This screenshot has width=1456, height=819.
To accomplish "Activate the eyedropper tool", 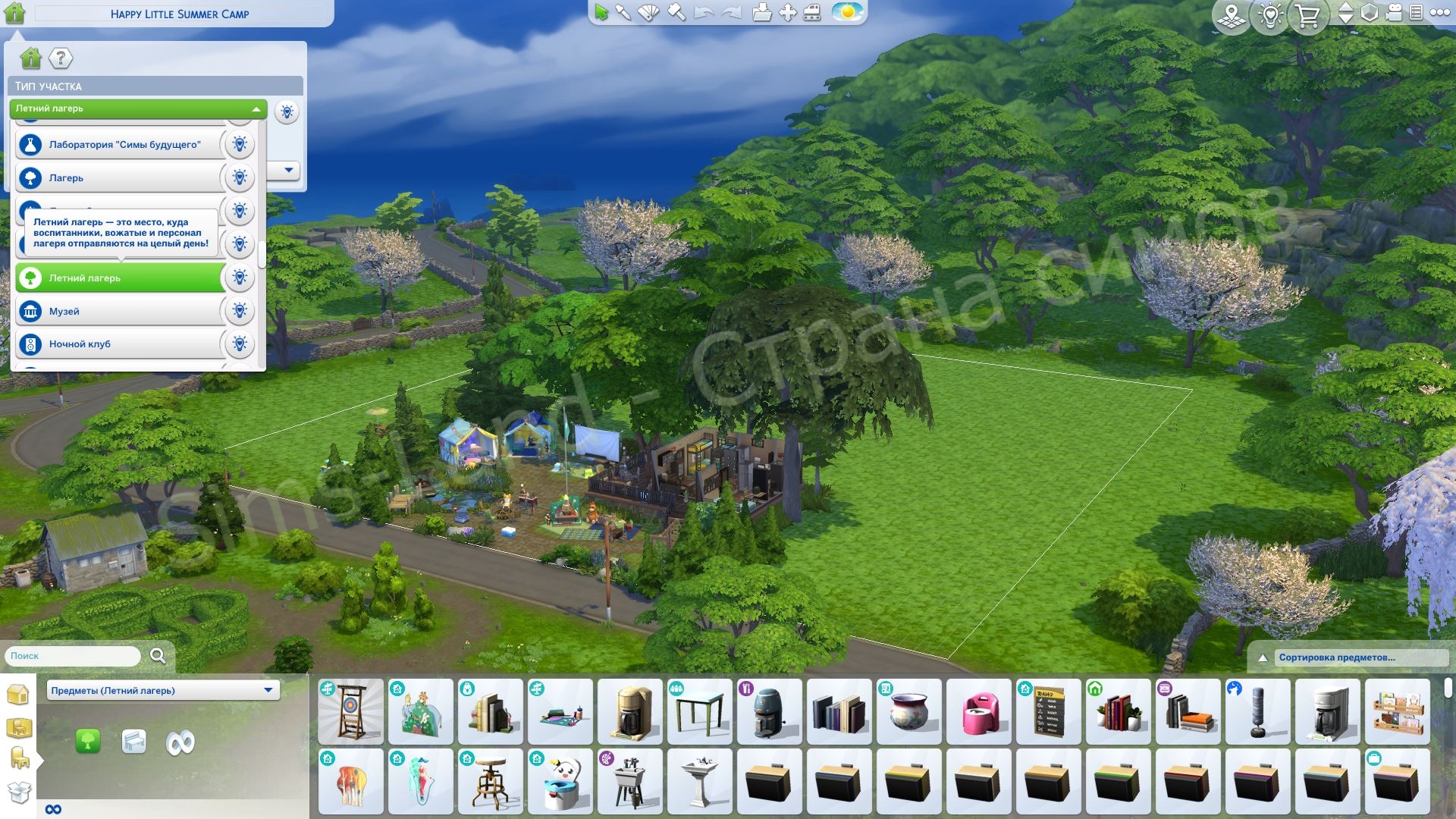I will pos(623,13).
